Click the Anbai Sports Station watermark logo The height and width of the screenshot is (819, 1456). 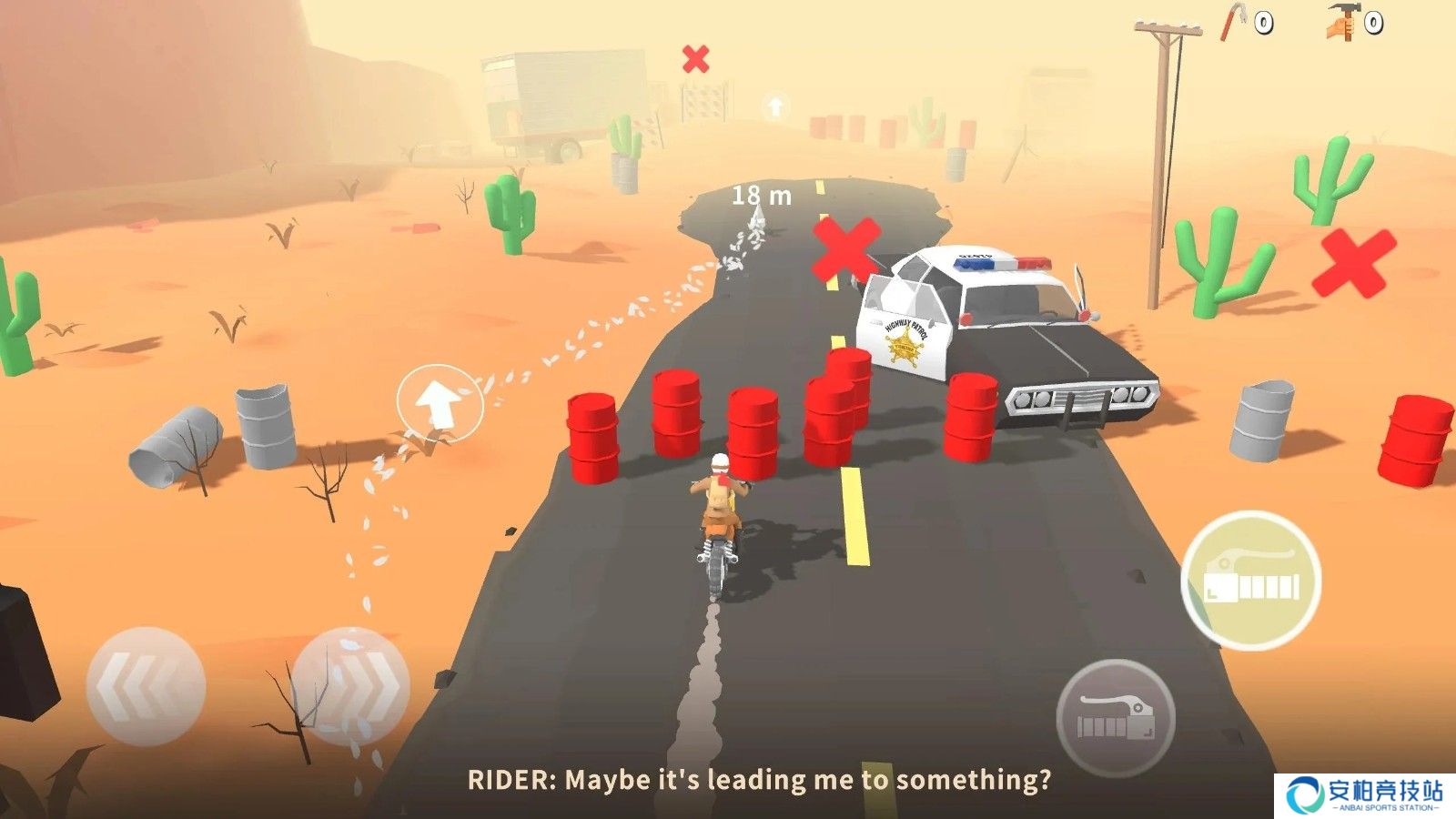click(1365, 794)
